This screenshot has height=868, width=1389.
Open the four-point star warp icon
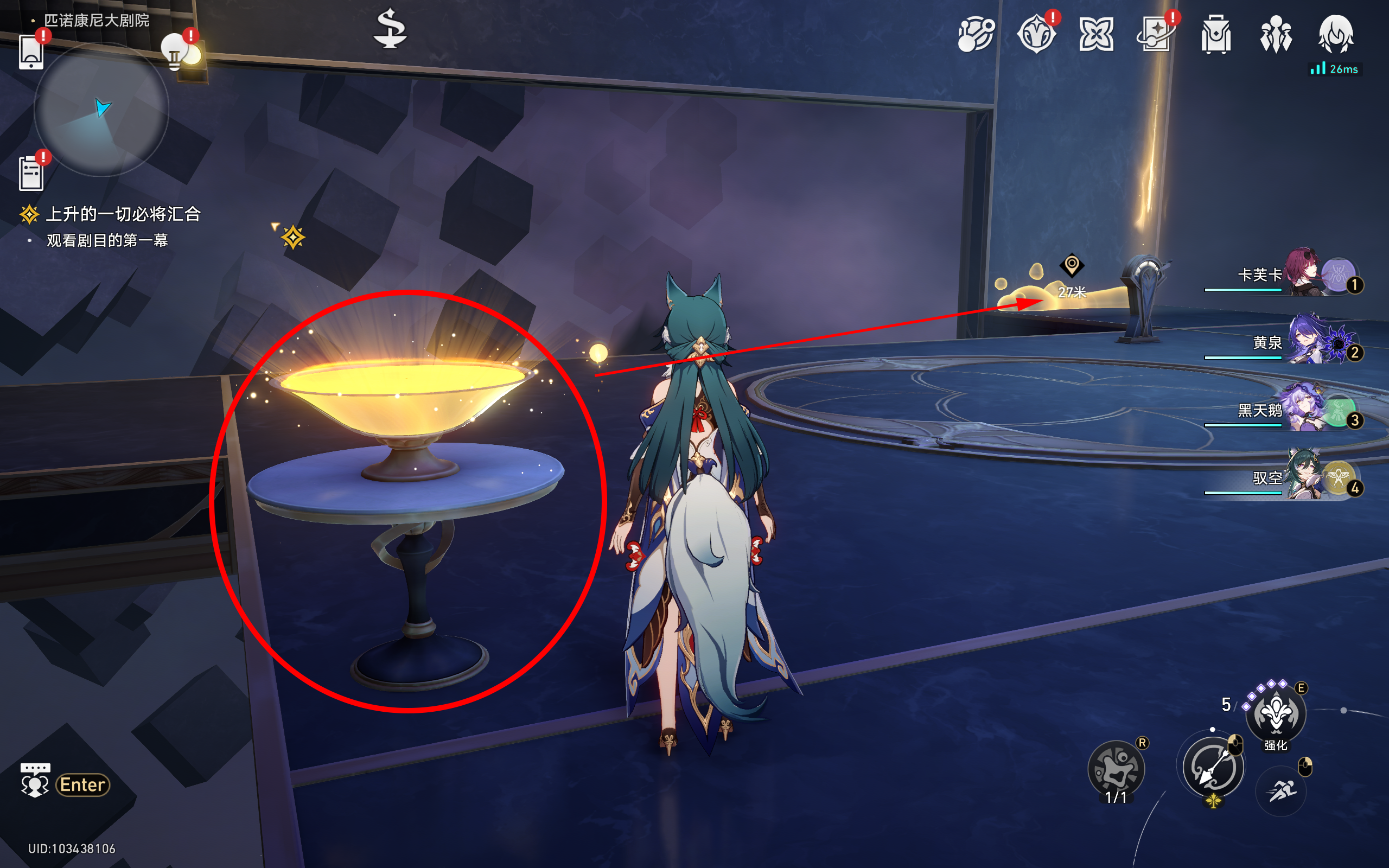(1095, 34)
